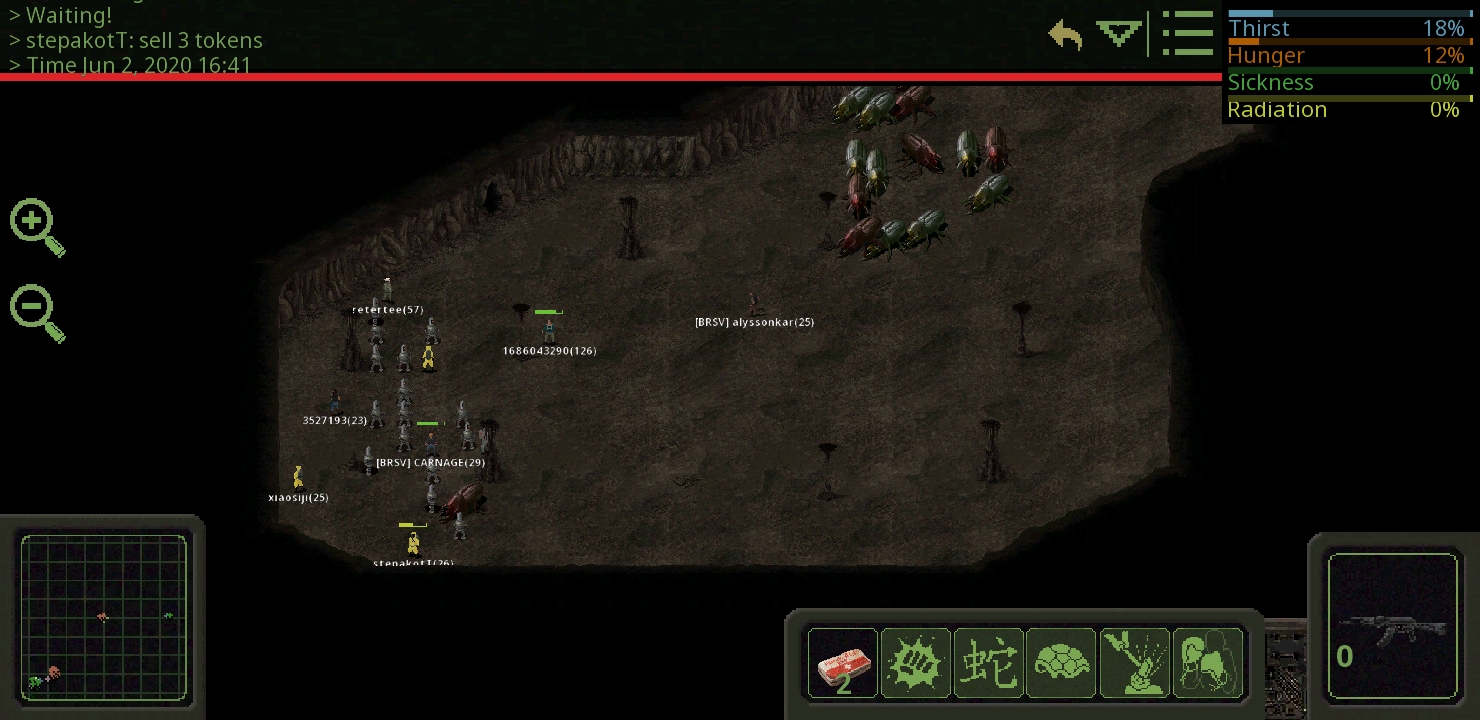This screenshot has width=1480, height=720.
Task: Expand the Radiation status readout
Action: point(1349,109)
